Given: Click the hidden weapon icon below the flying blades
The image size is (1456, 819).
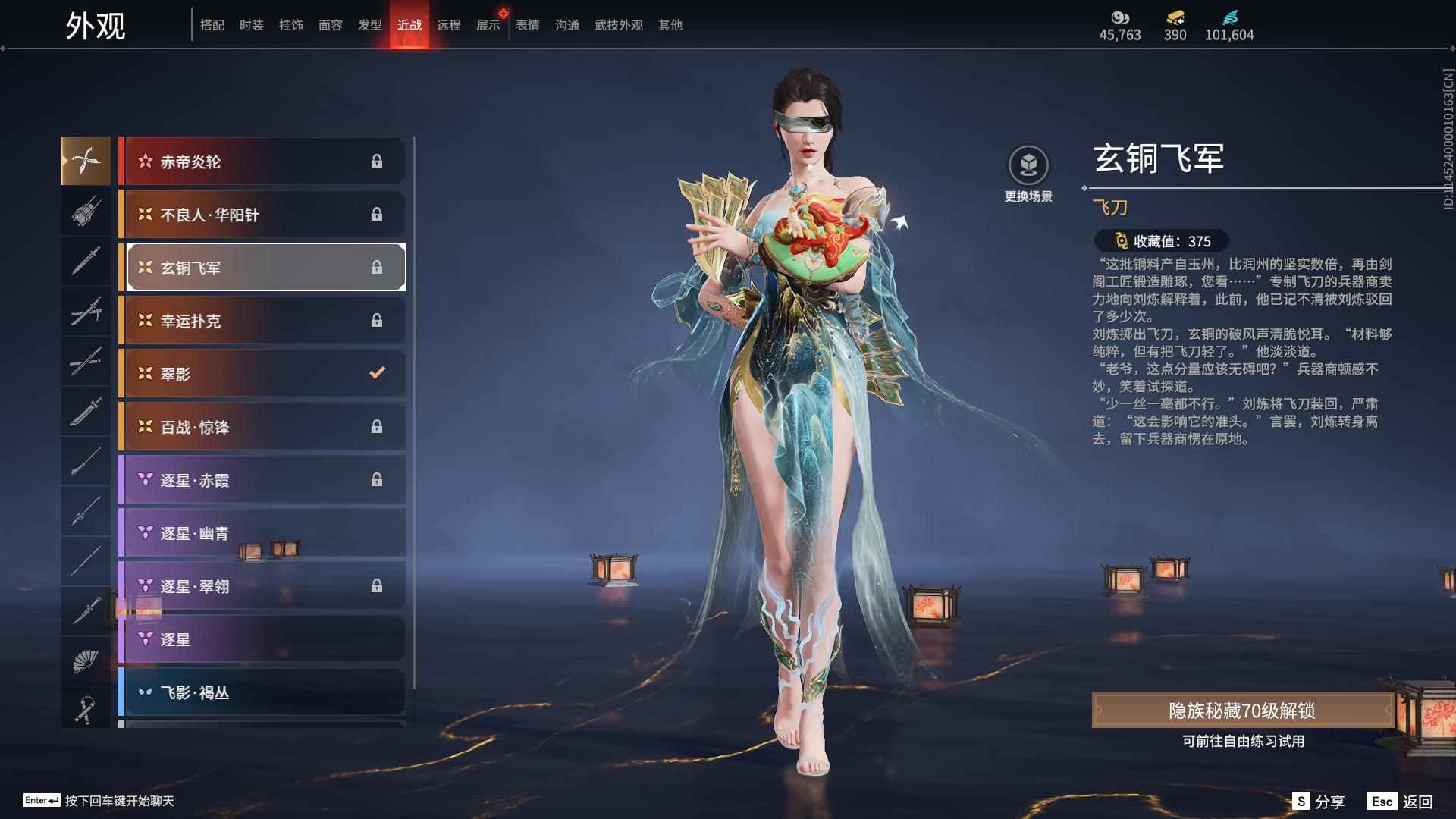Looking at the screenshot, I should click(86, 212).
